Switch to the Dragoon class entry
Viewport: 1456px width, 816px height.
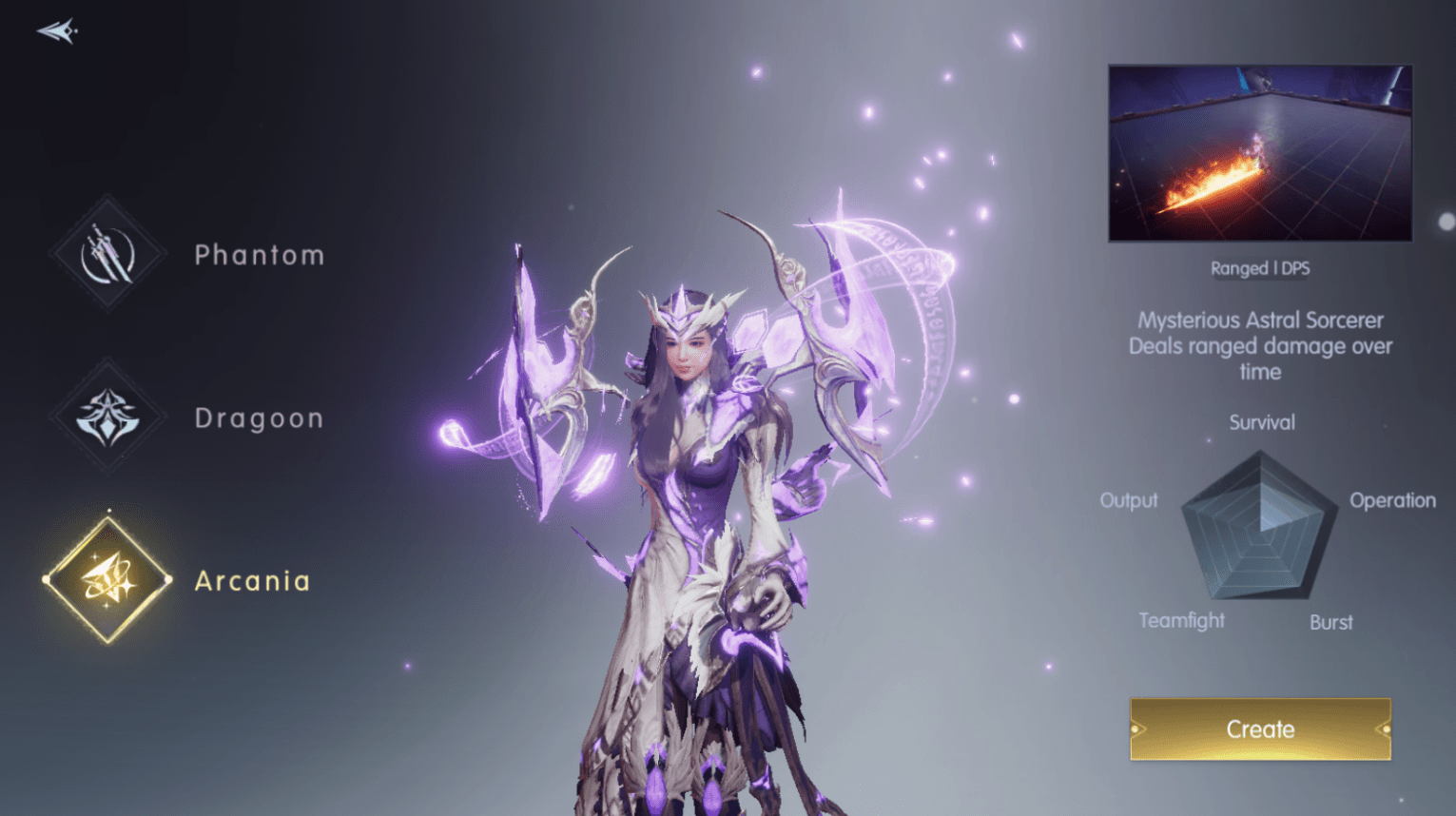click(259, 418)
